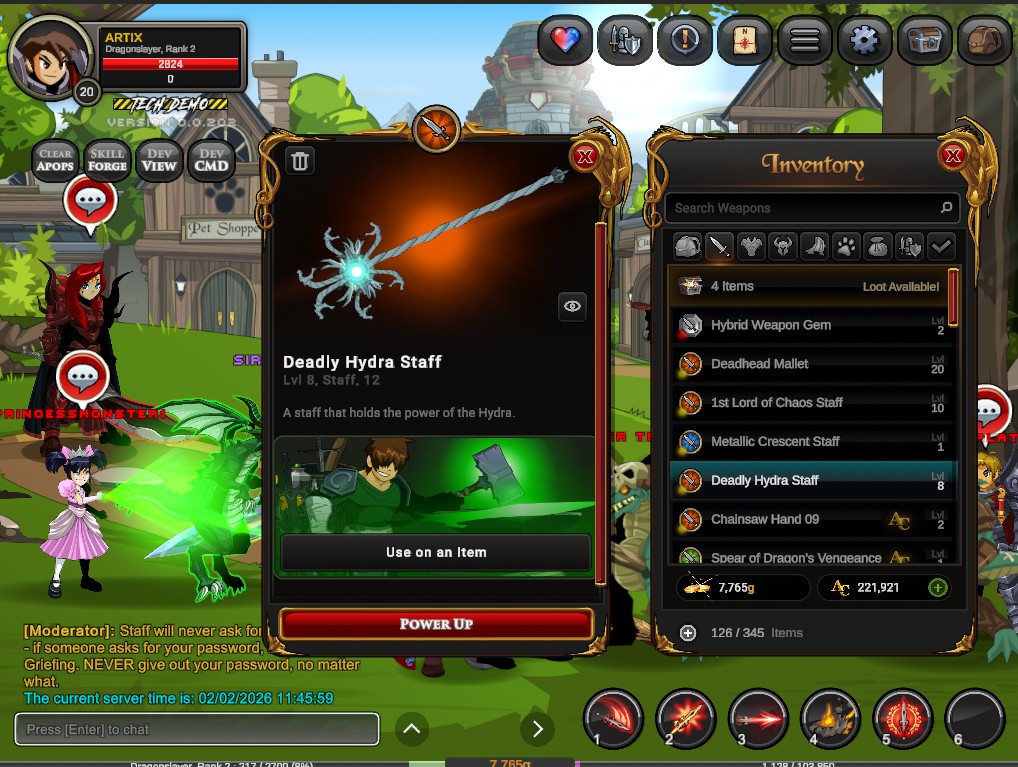This screenshot has height=767, width=1018.
Task: Open the Skill Forge dev button
Action: coord(107,160)
